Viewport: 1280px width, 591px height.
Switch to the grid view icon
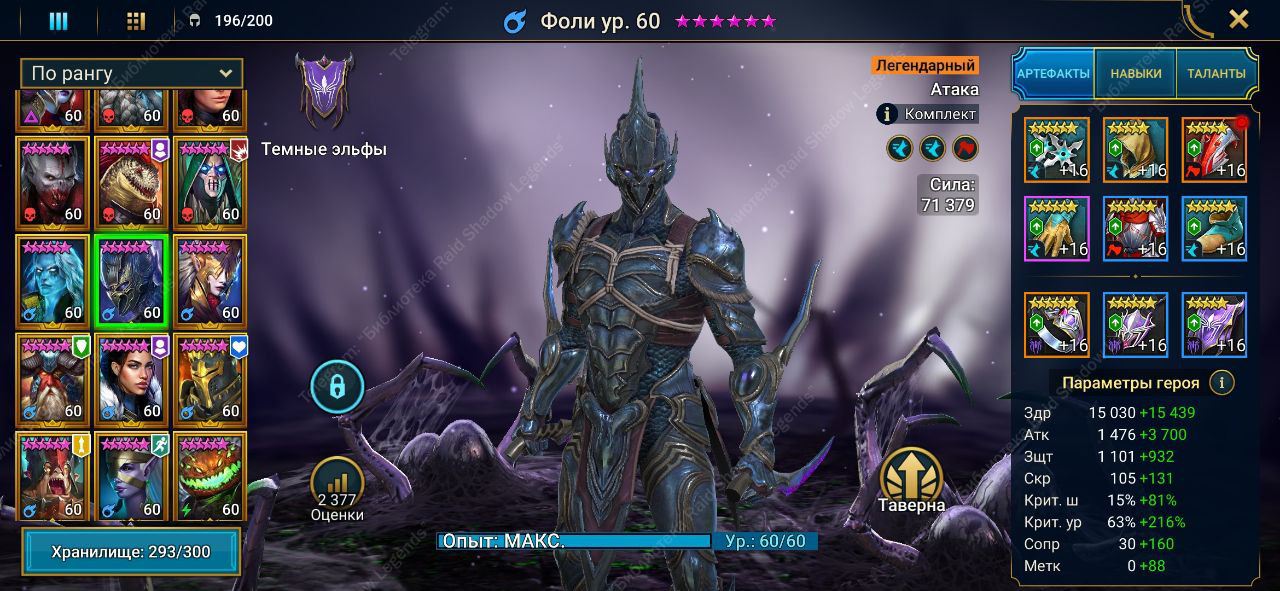(x=137, y=21)
